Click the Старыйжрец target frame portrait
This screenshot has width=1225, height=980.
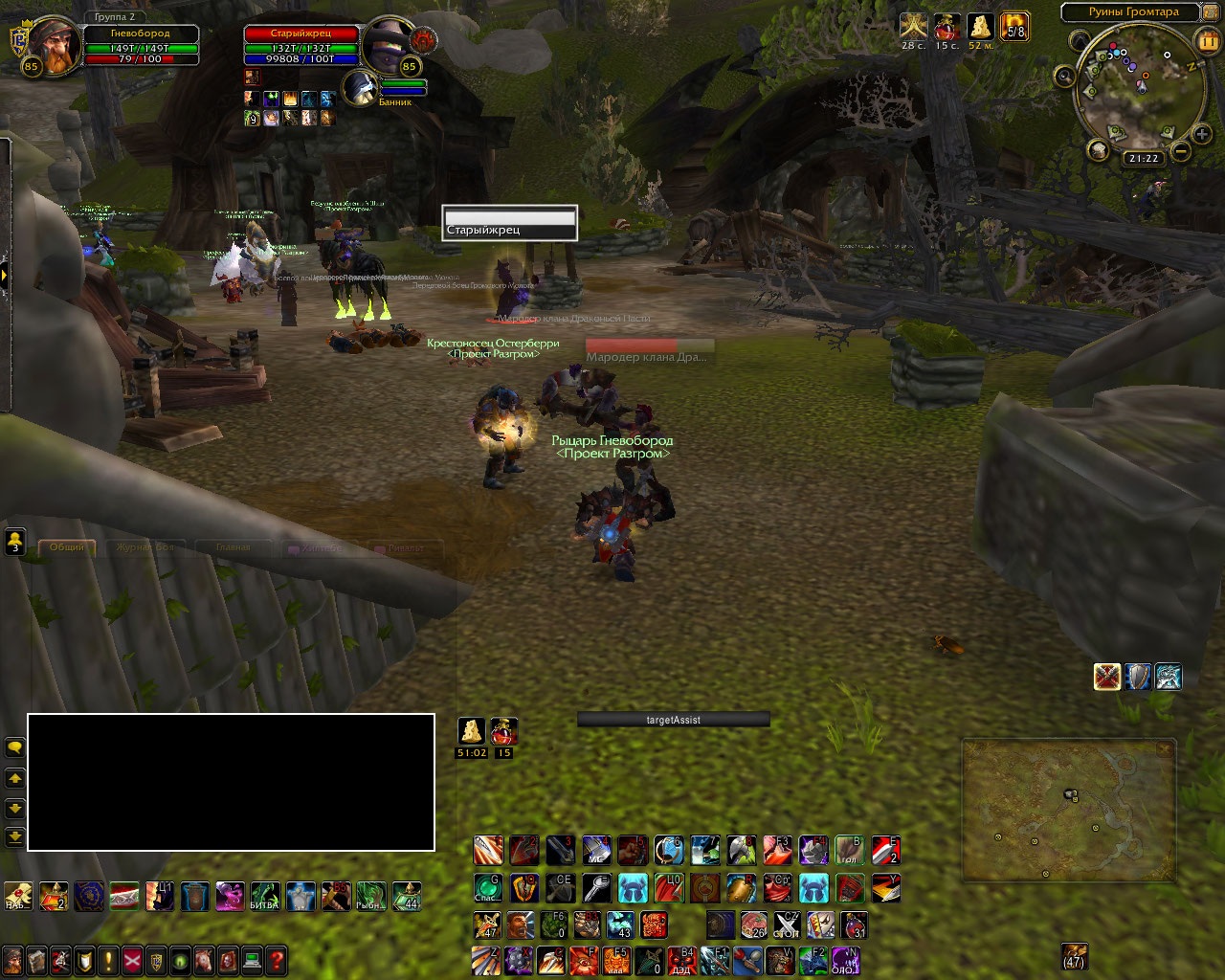(388, 42)
